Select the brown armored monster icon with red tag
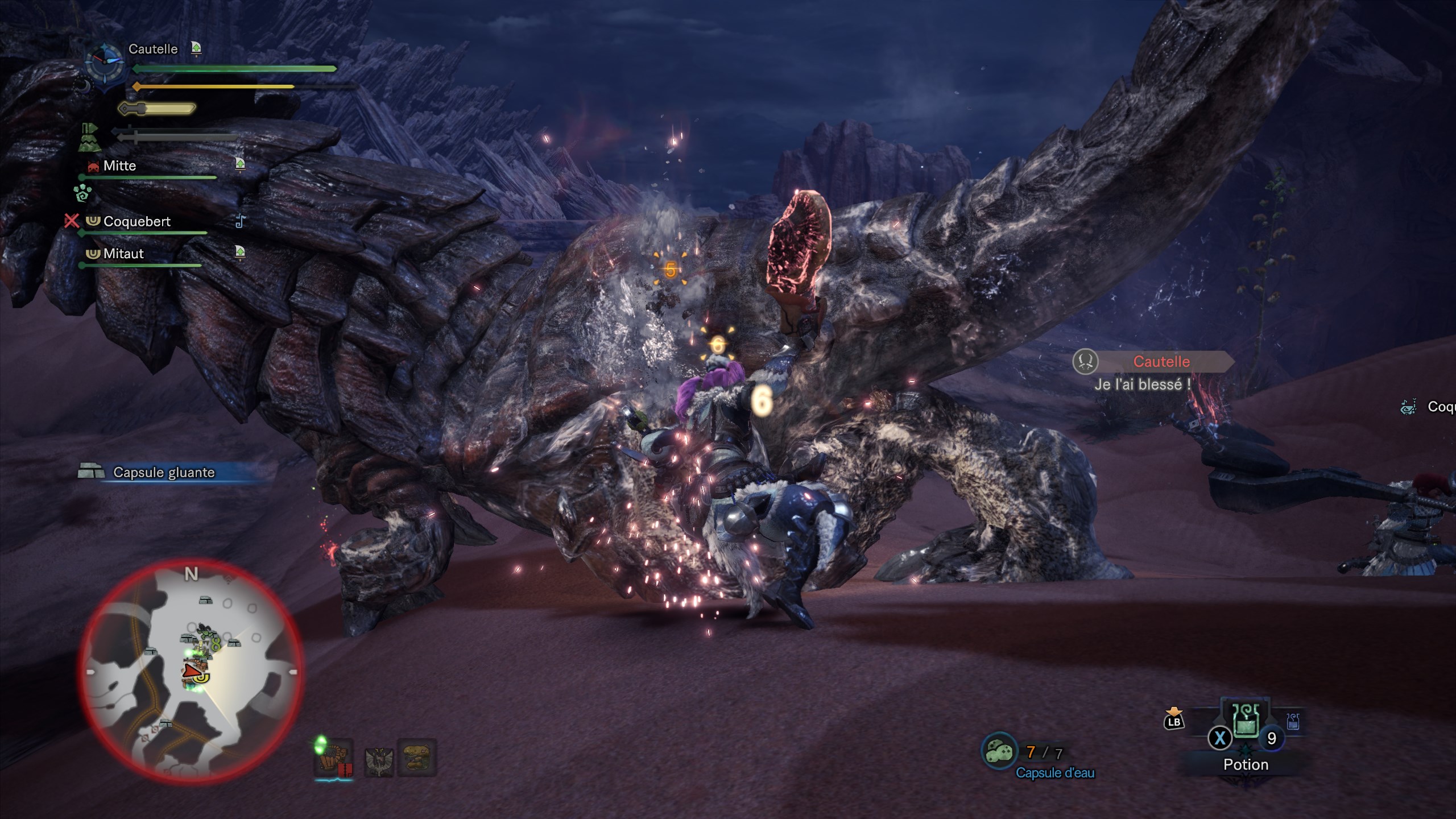 pyautogui.click(x=333, y=757)
